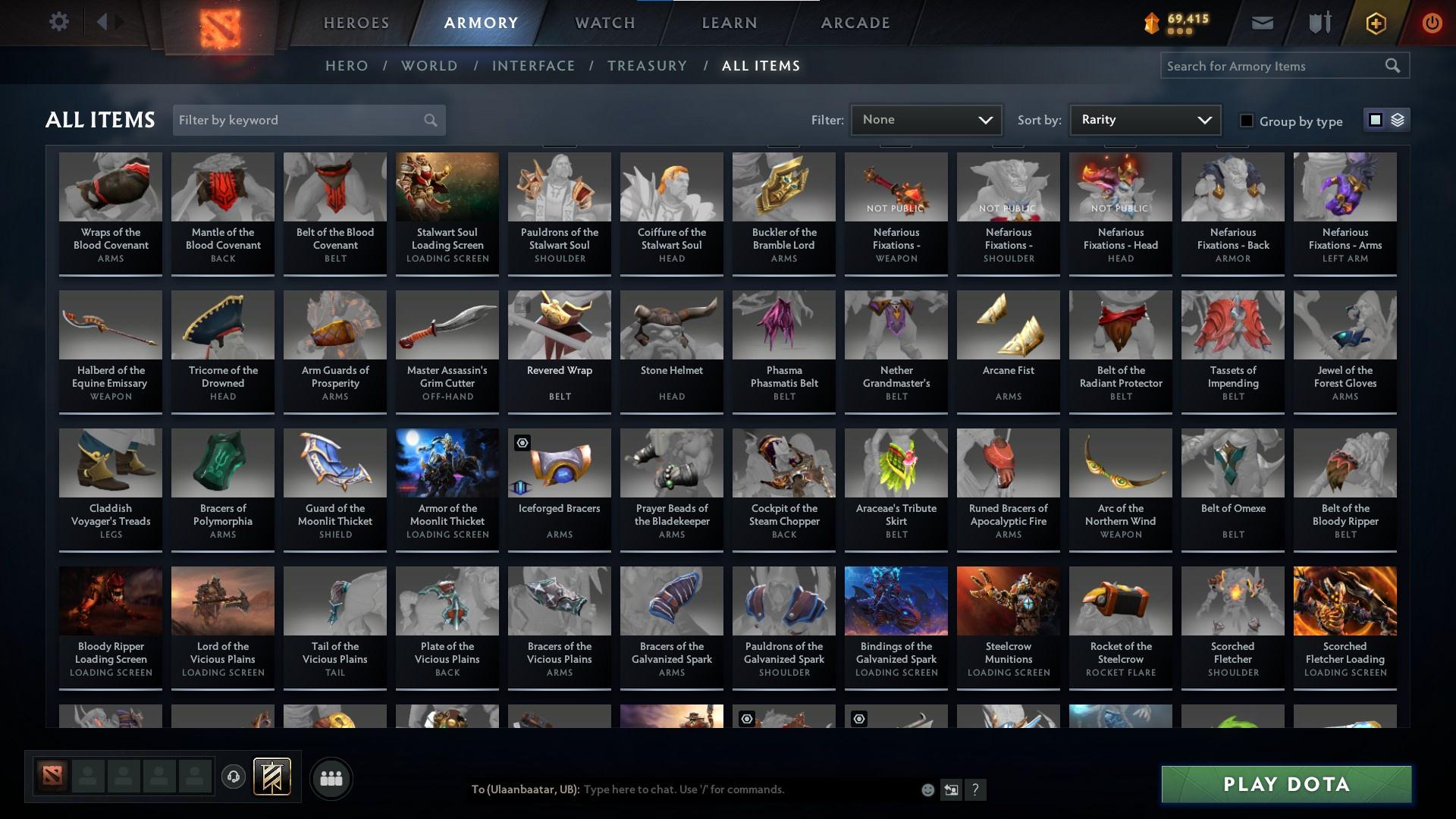Image resolution: width=1456 pixels, height=819 pixels.
Task: Open the settings gear icon
Action: click(x=59, y=21)
